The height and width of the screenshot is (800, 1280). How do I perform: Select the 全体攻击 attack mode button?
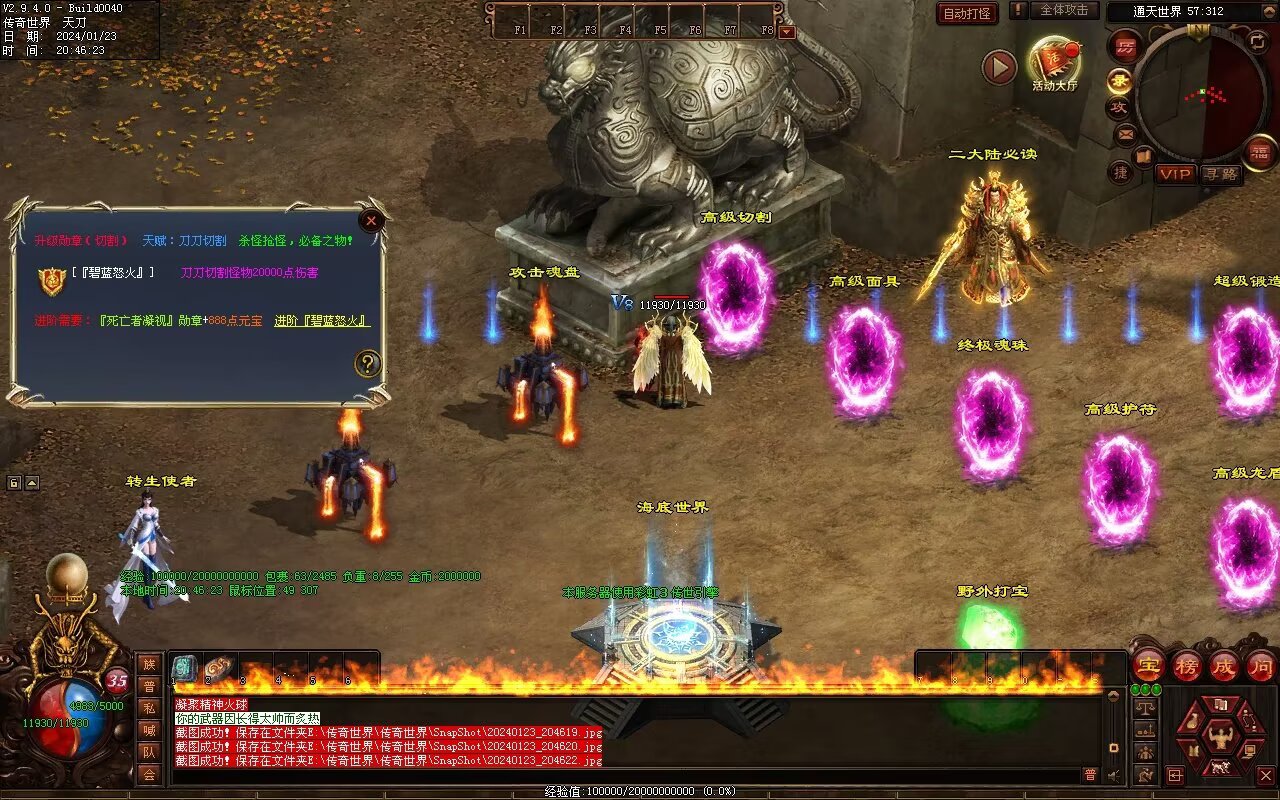point(1063,10)
